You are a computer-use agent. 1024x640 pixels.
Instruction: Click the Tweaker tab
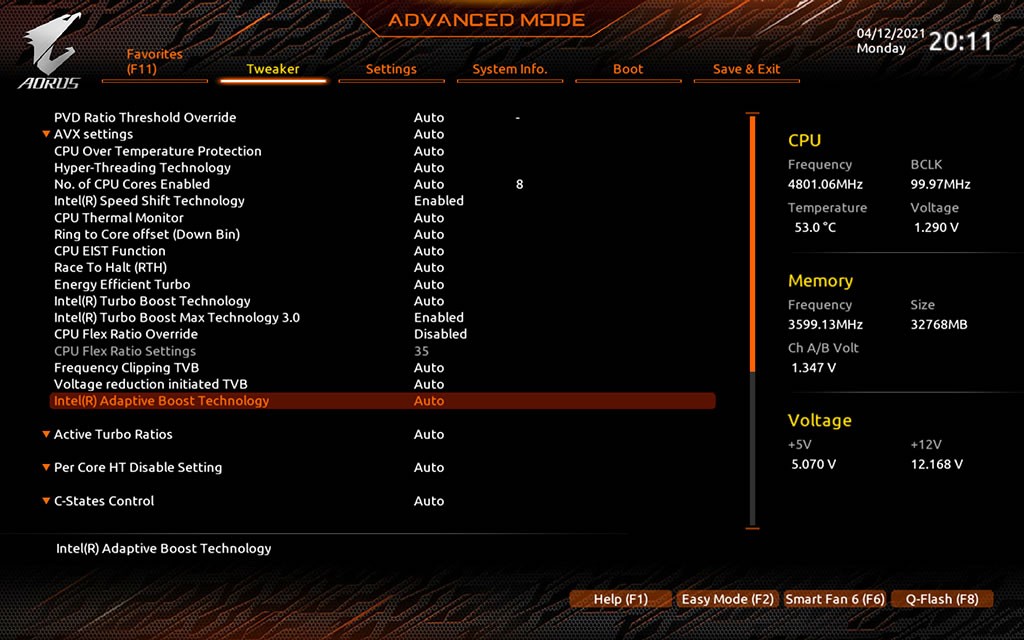coord(273,69)
